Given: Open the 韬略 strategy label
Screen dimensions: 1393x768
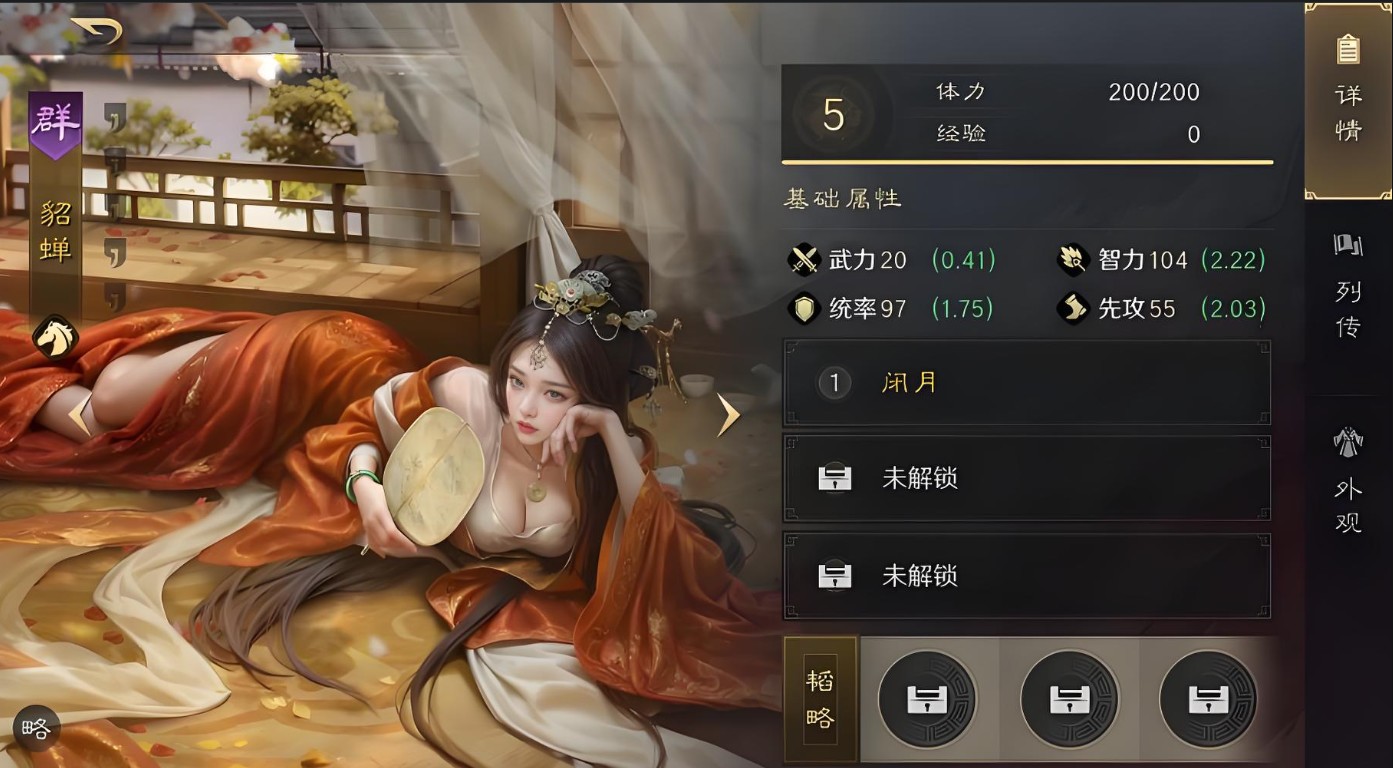Looking at the screenshot, I should click(x=820, y=699).
